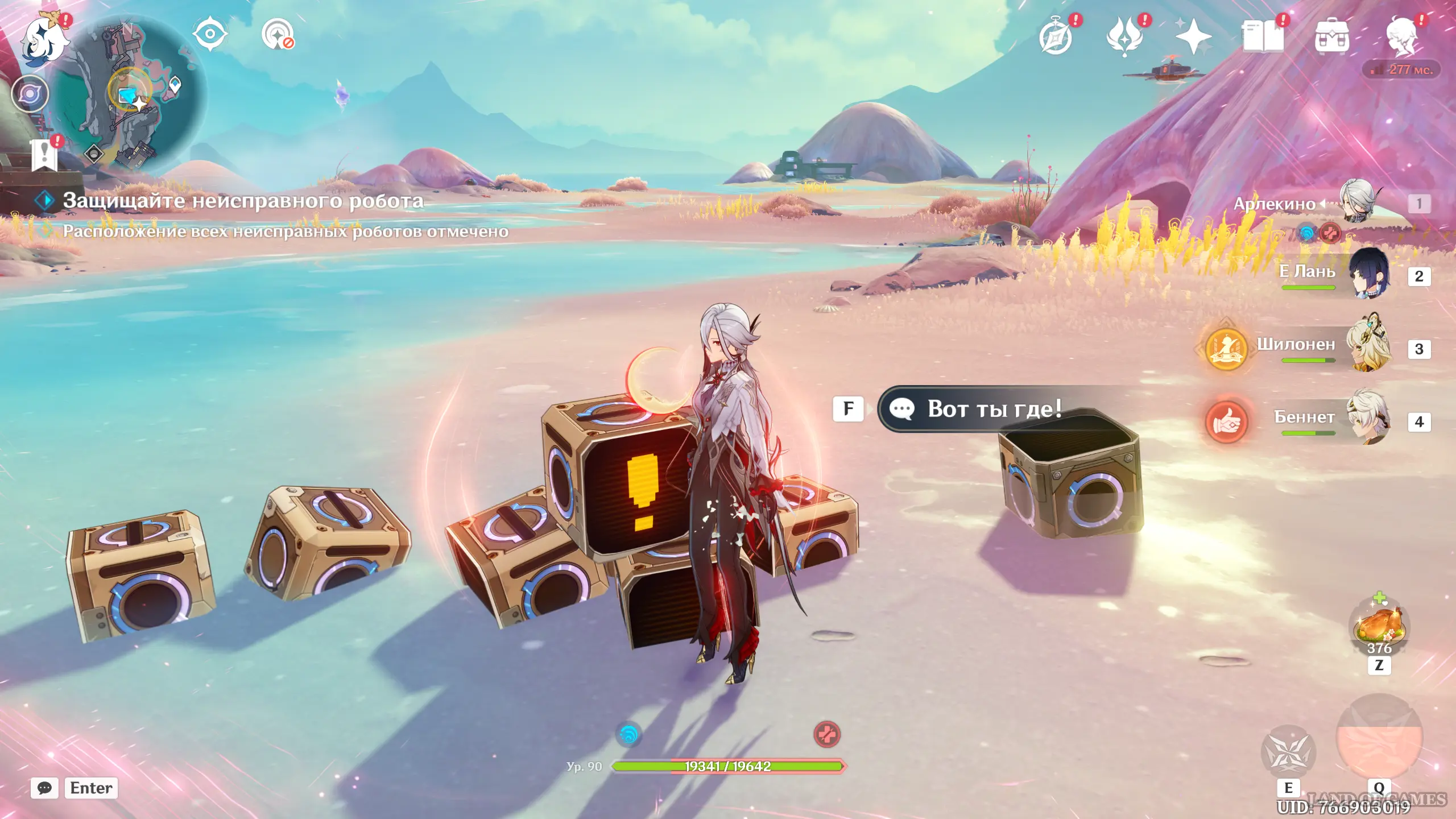1456x819 pixels.
Task: Open the battle pass wings icon
Action: 1124,36
